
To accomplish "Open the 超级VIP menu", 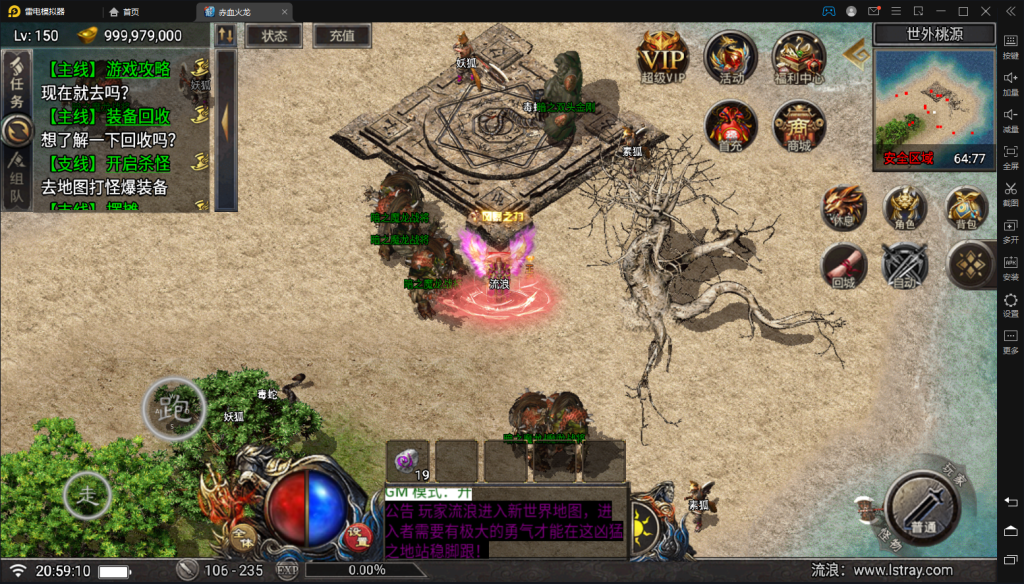I will 663,55.
